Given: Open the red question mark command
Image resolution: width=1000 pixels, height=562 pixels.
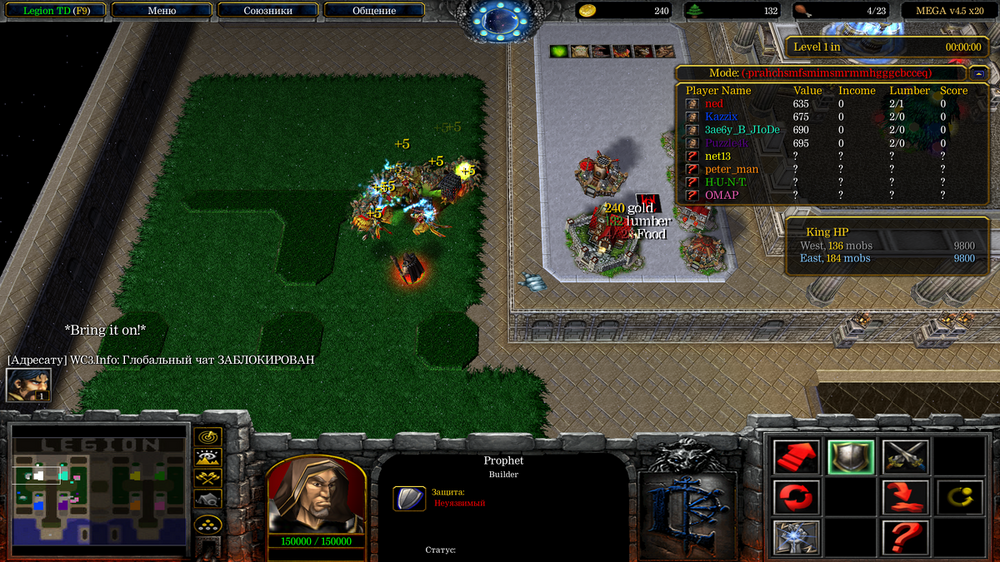Looking at the screenshot, I should [905, 536].
